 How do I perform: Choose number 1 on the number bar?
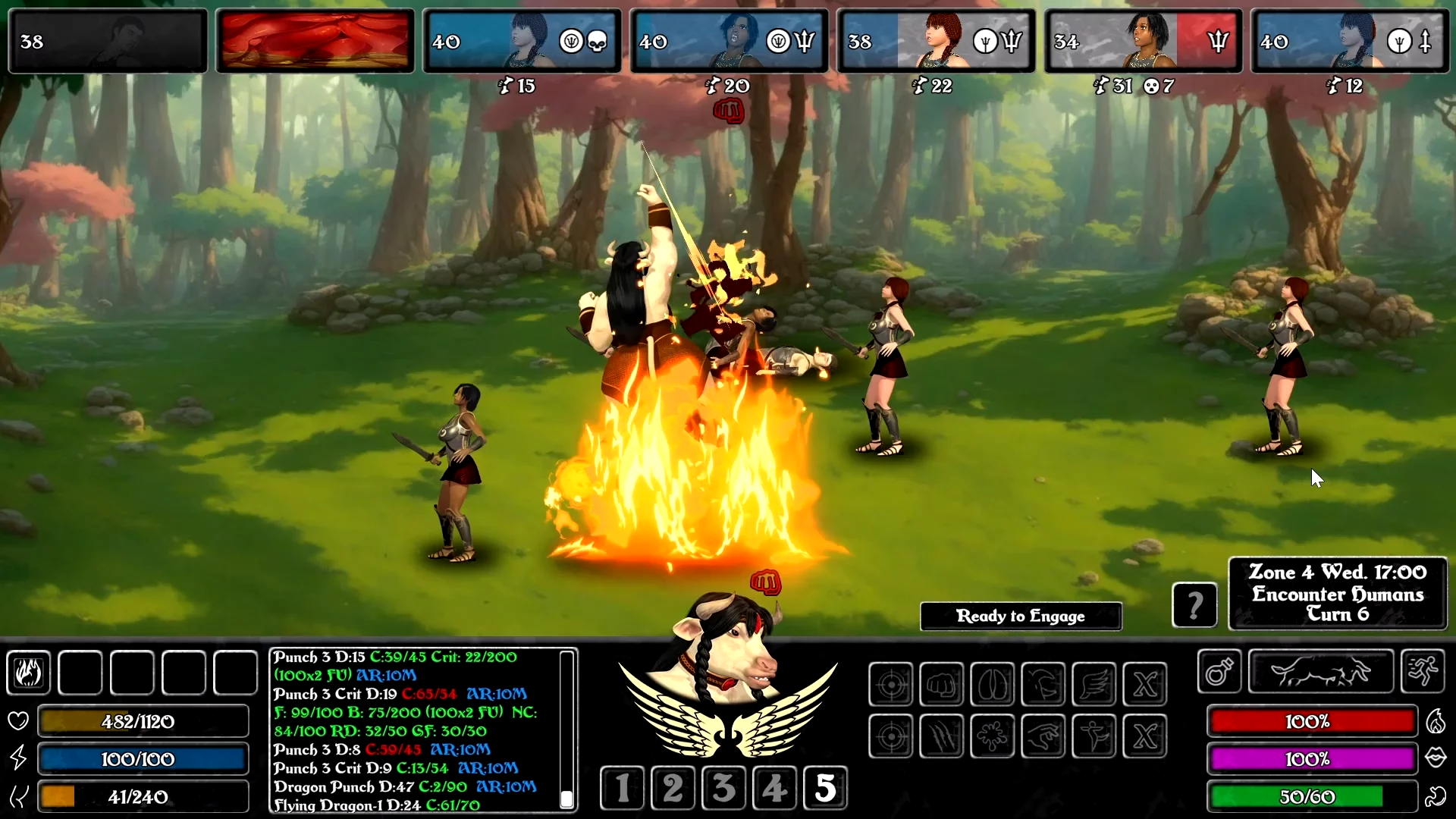tap(622, 788)
